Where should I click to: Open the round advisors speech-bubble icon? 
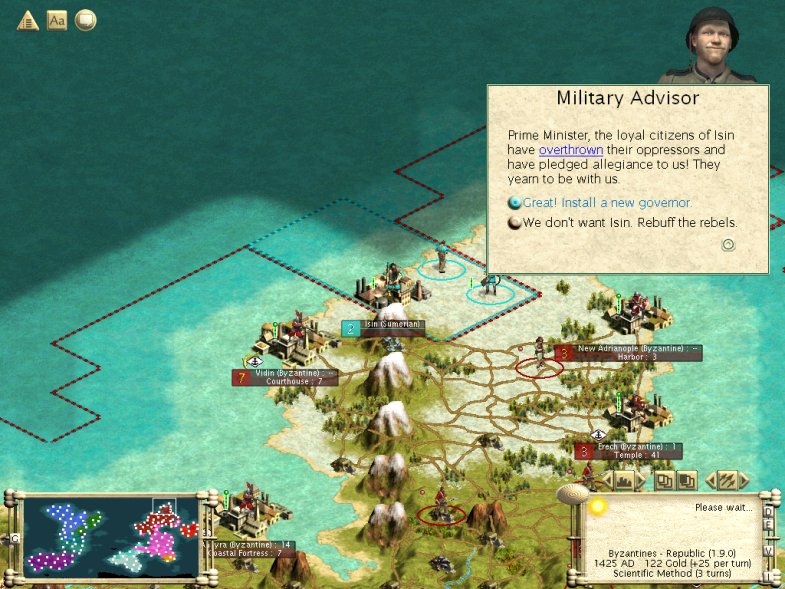coord(86,20)
